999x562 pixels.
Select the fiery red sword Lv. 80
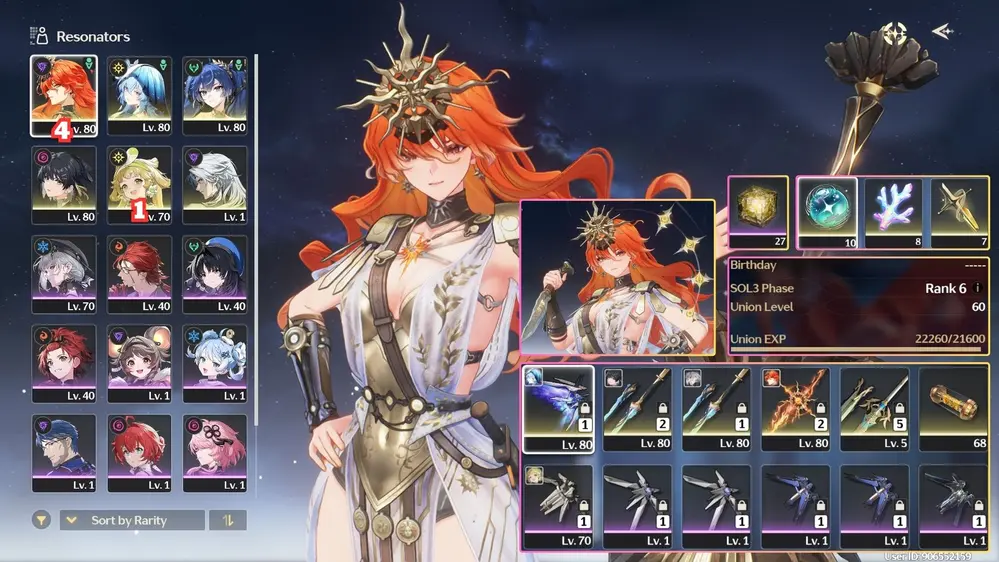pyautogui.click(x=794, y=408)
